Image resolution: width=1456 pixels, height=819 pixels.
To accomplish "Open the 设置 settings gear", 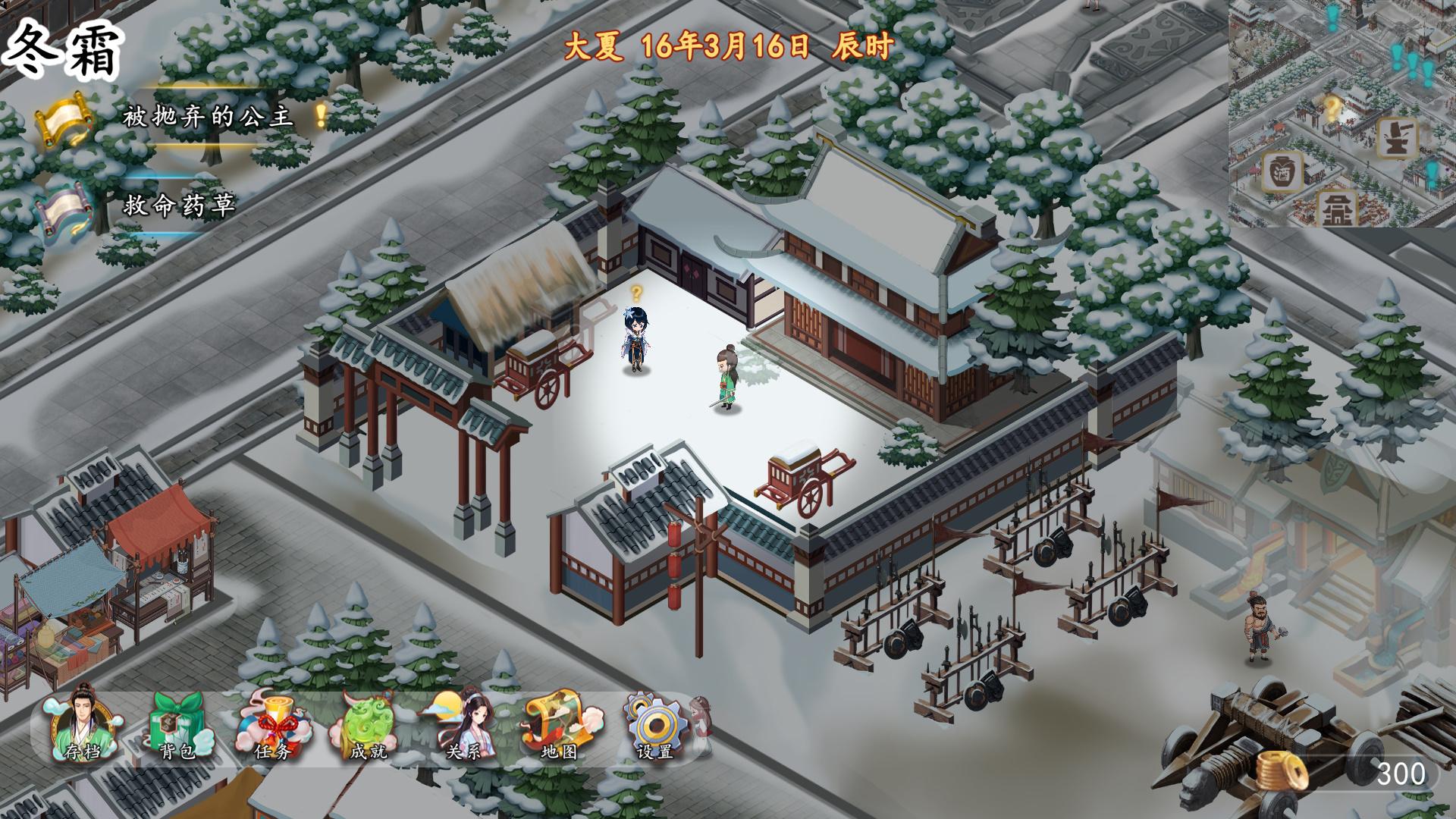I will pyautogui.click(x=656, y=725).
